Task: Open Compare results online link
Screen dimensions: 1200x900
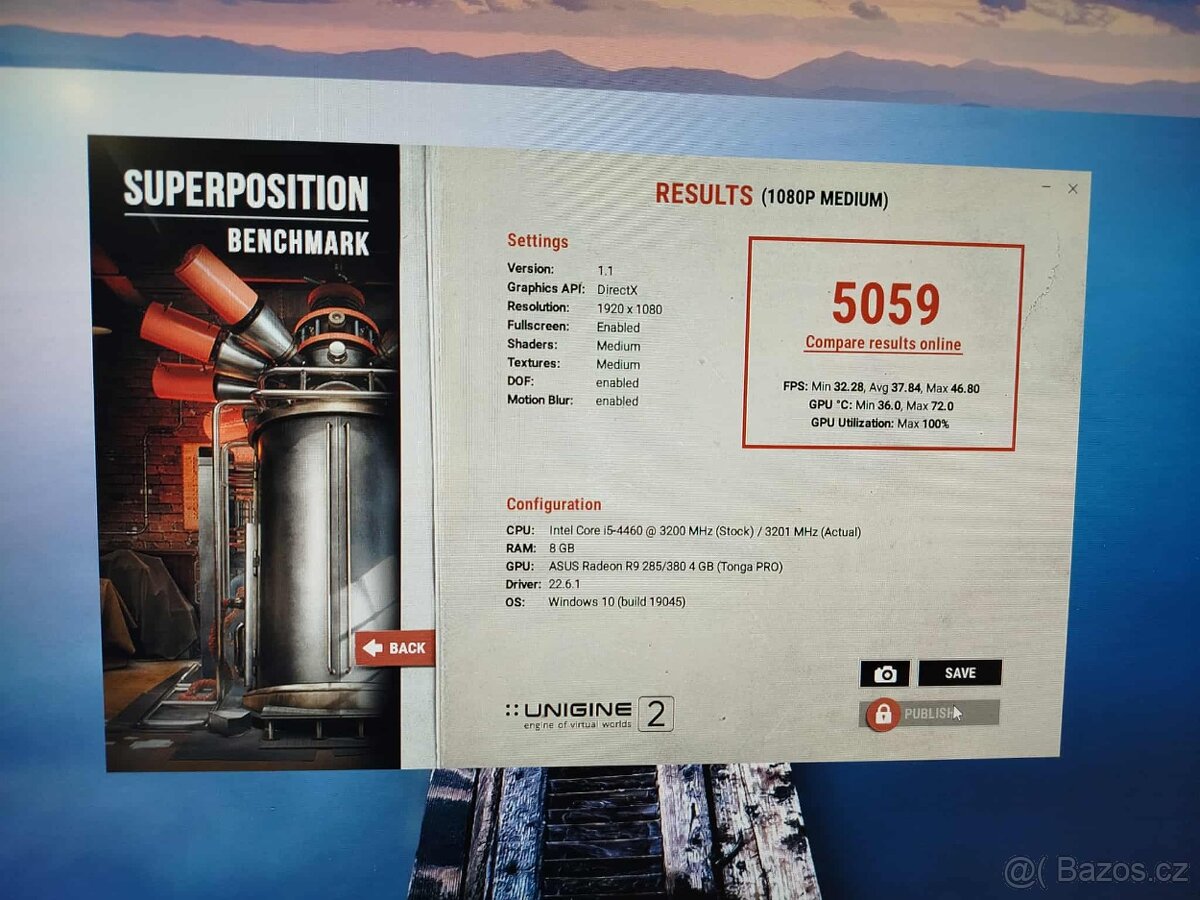Action: pos(883,344)
